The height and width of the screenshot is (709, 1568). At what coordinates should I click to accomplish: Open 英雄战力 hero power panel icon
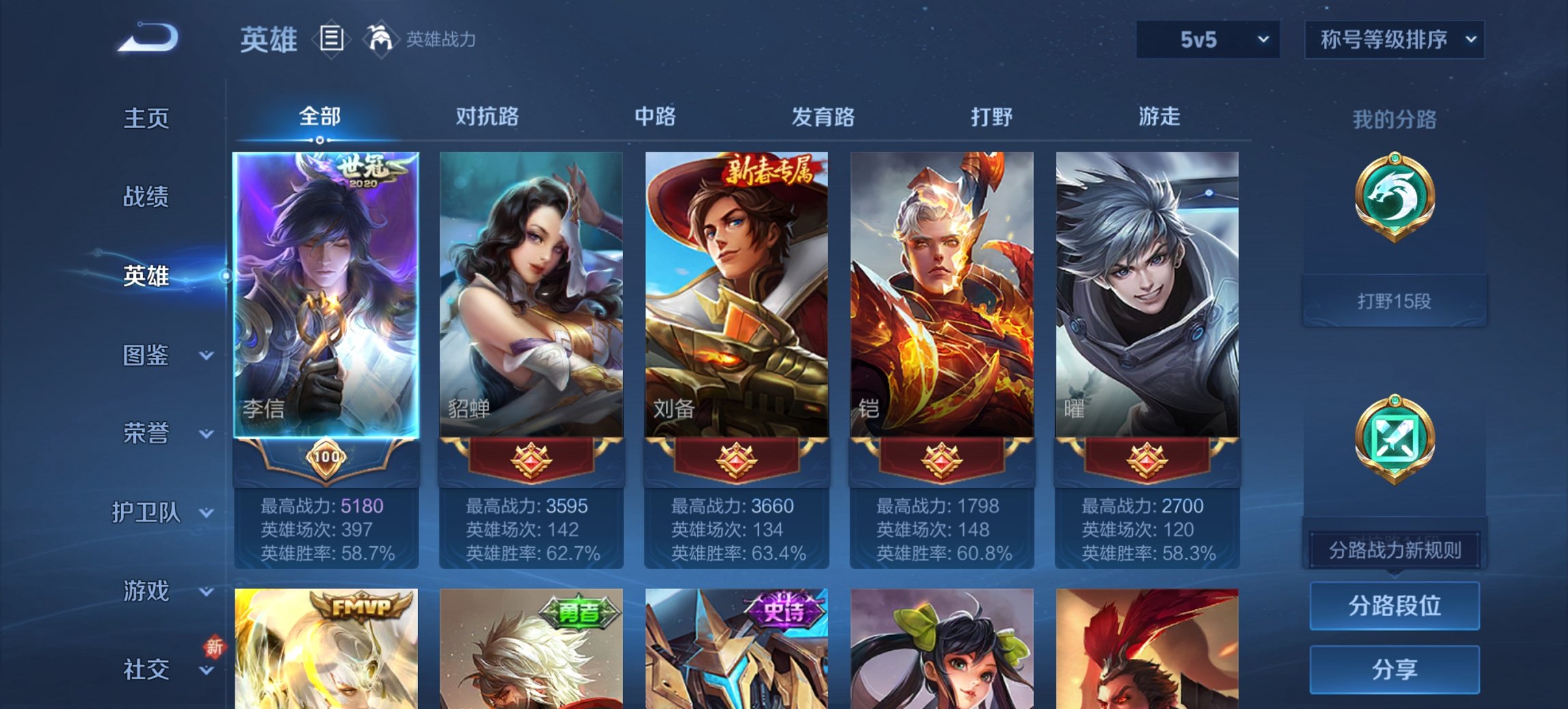coord(381,40)
